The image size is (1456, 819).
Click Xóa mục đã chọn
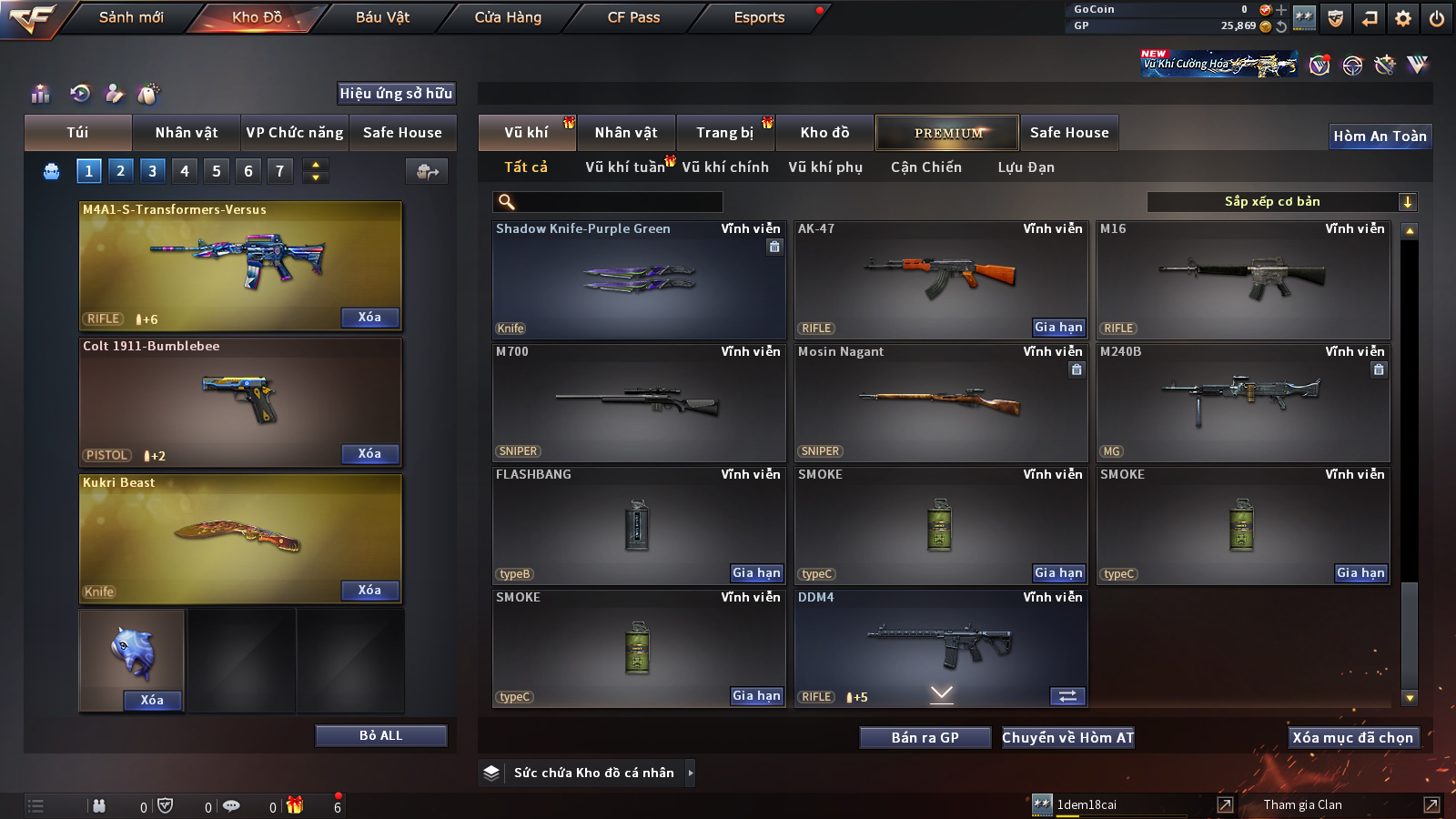[1353, 738]
